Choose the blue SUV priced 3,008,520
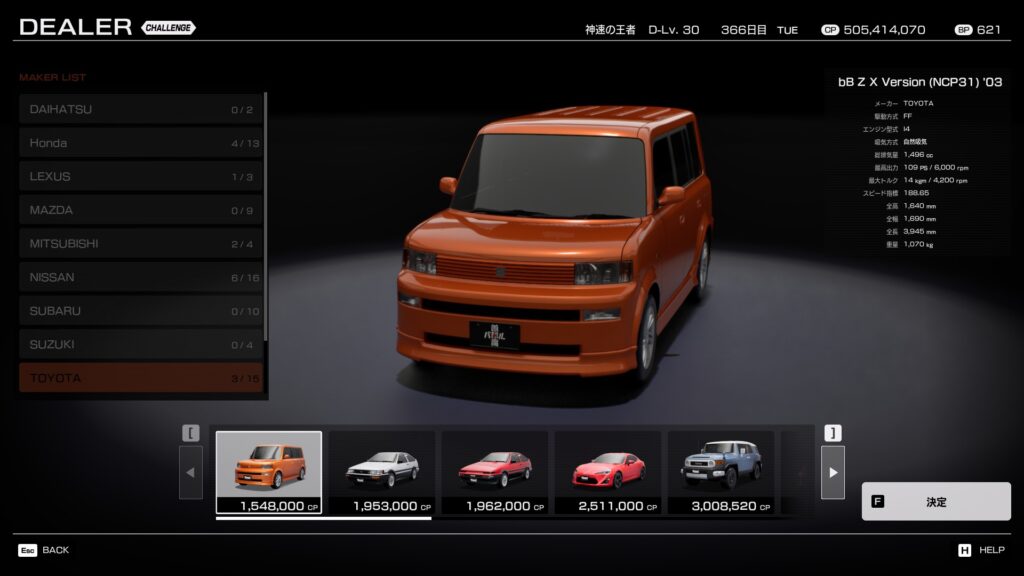1024x576 pixels. [x=721, y=471]
